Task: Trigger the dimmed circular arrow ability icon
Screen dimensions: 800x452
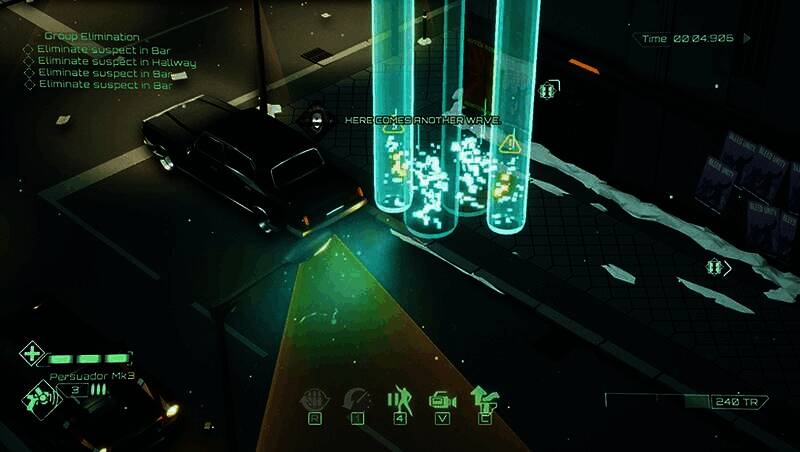Action: tap(356, 400)
